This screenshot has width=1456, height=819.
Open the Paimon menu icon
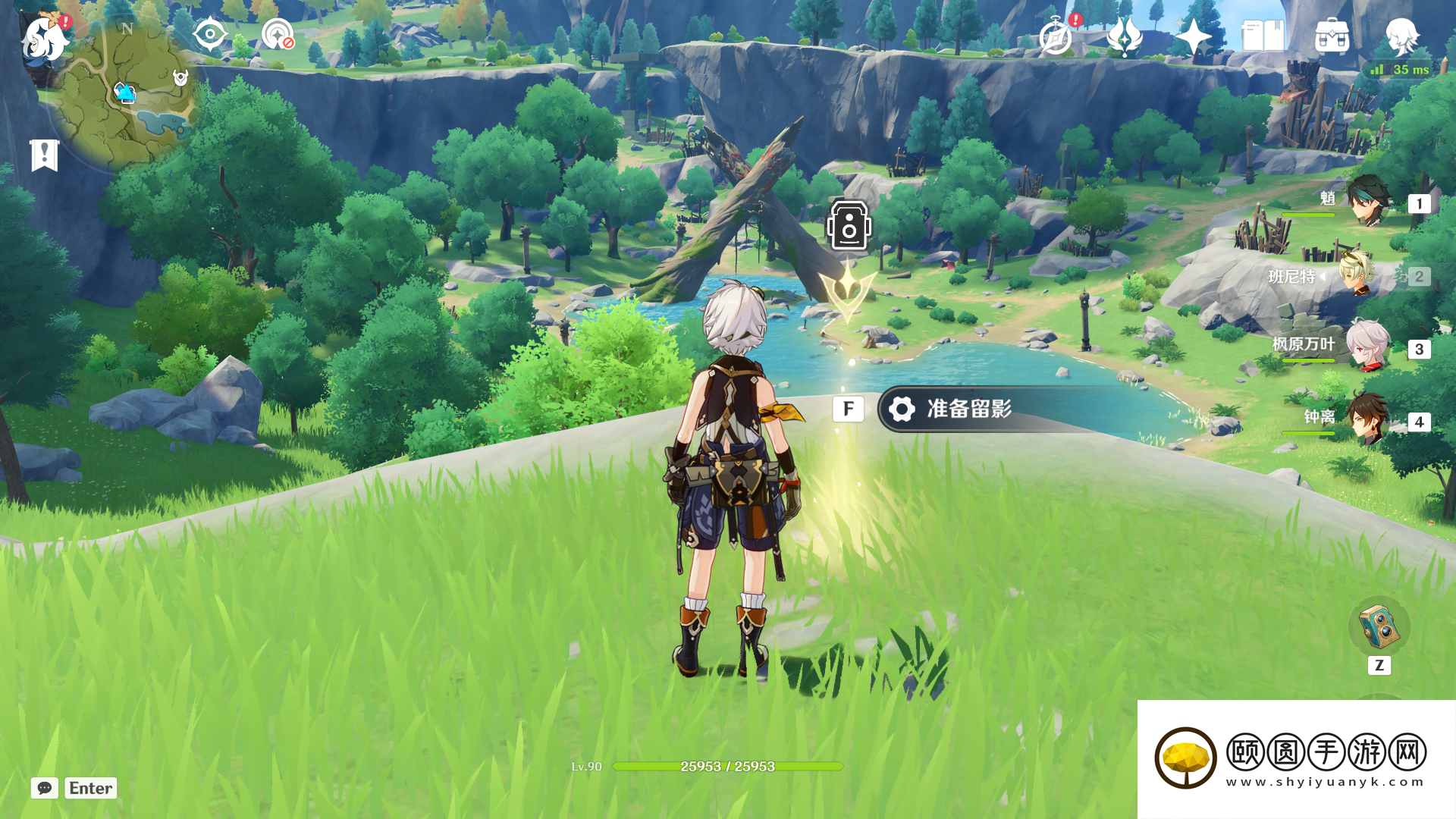pos(44,38)
